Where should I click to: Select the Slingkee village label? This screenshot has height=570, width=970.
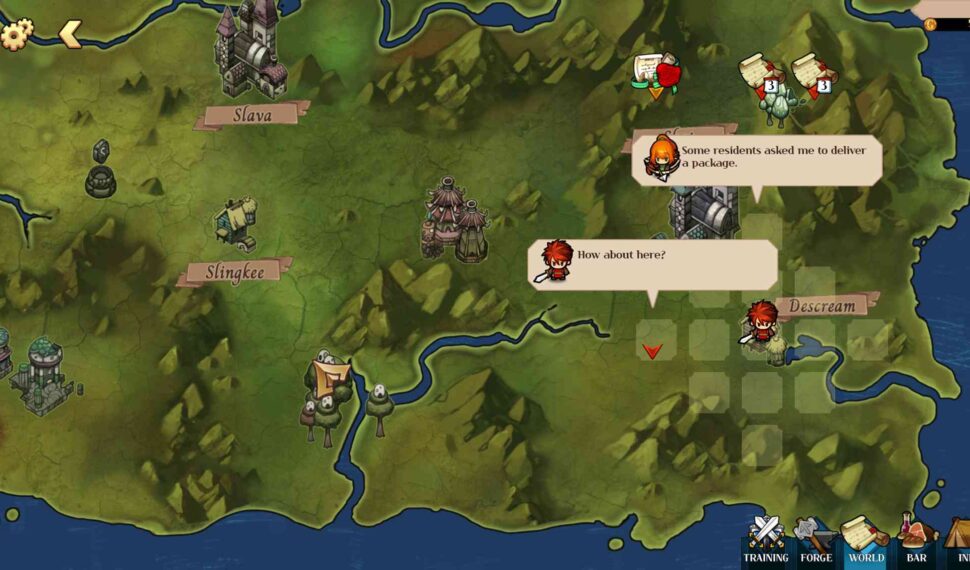(x=236, y=273)
